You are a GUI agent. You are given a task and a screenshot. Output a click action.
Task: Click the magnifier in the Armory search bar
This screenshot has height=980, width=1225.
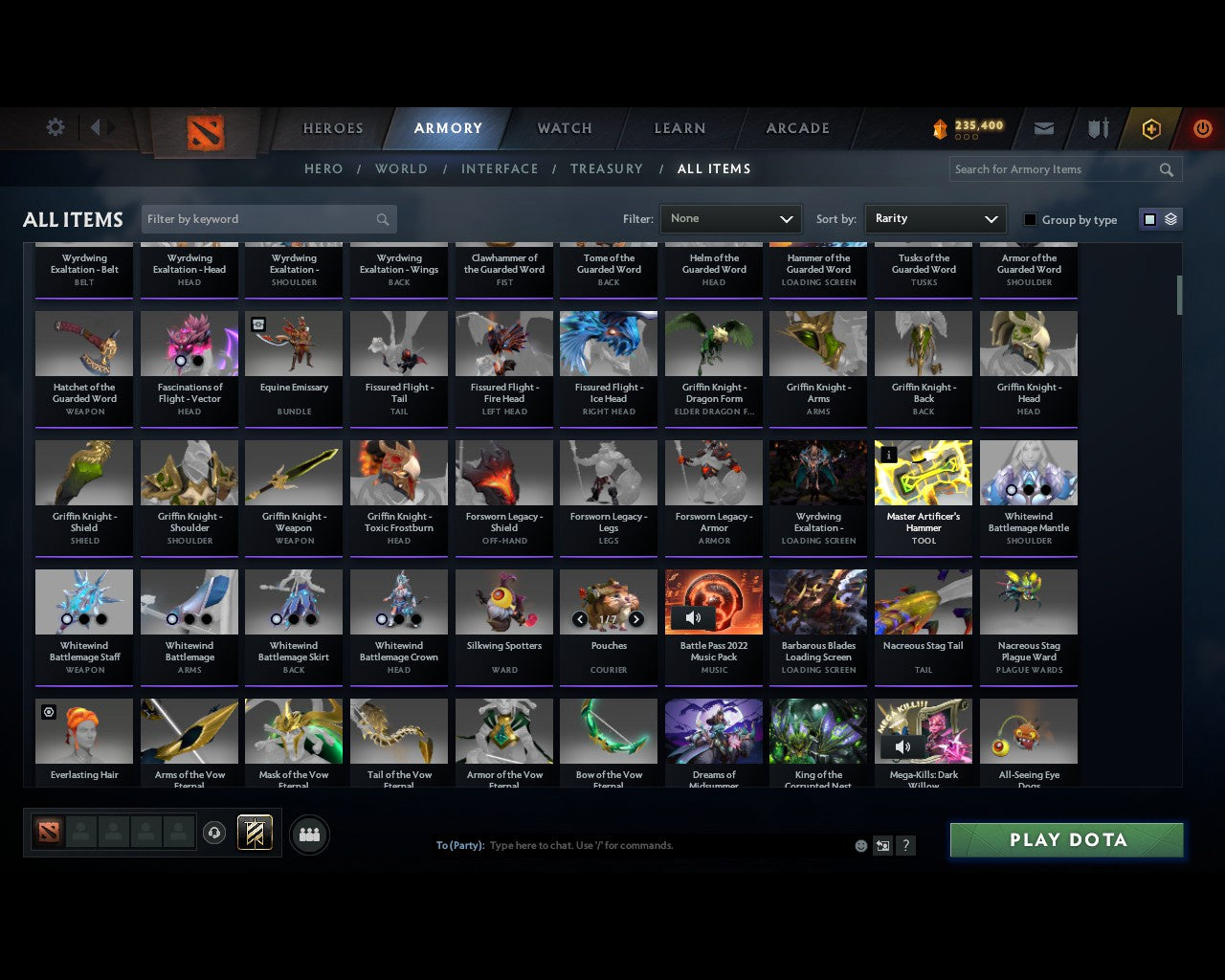coord(1166,169)
